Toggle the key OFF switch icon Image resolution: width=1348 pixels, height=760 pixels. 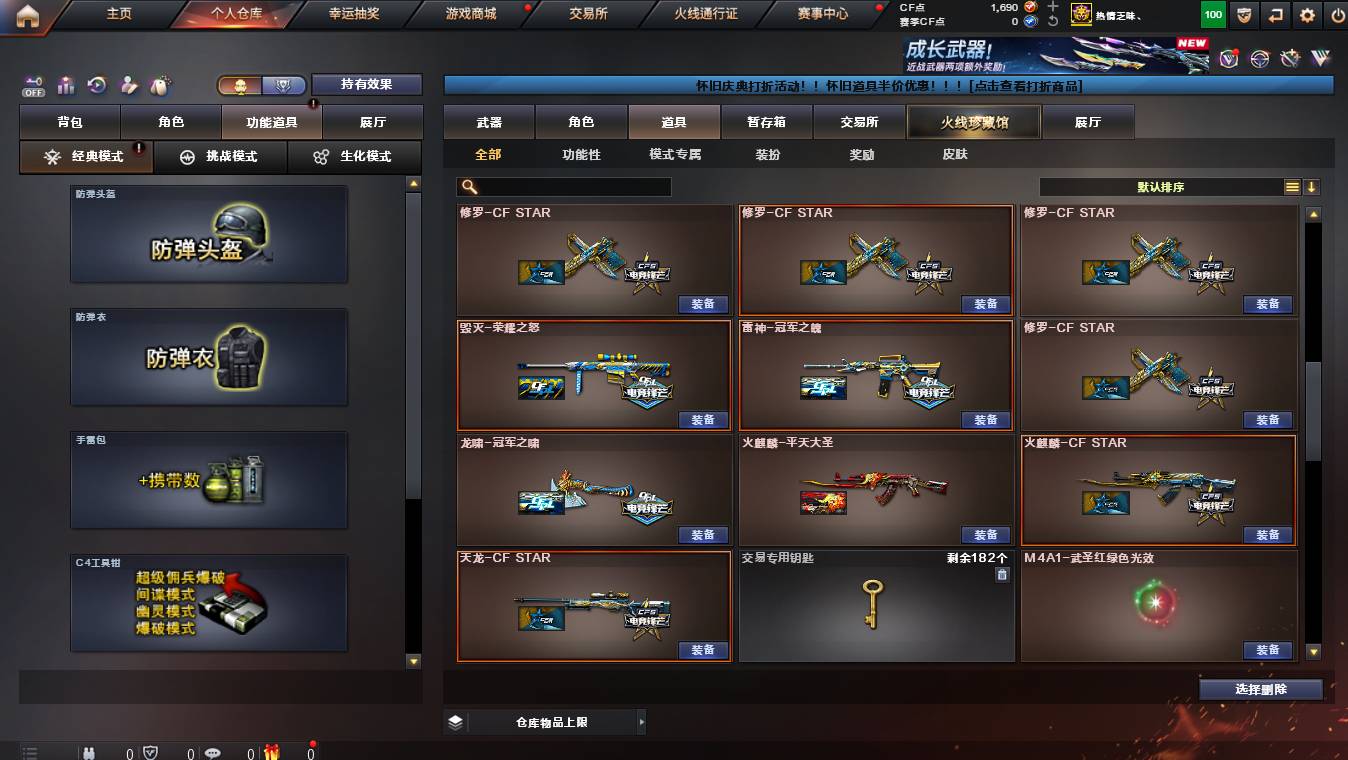pos(33,84)
